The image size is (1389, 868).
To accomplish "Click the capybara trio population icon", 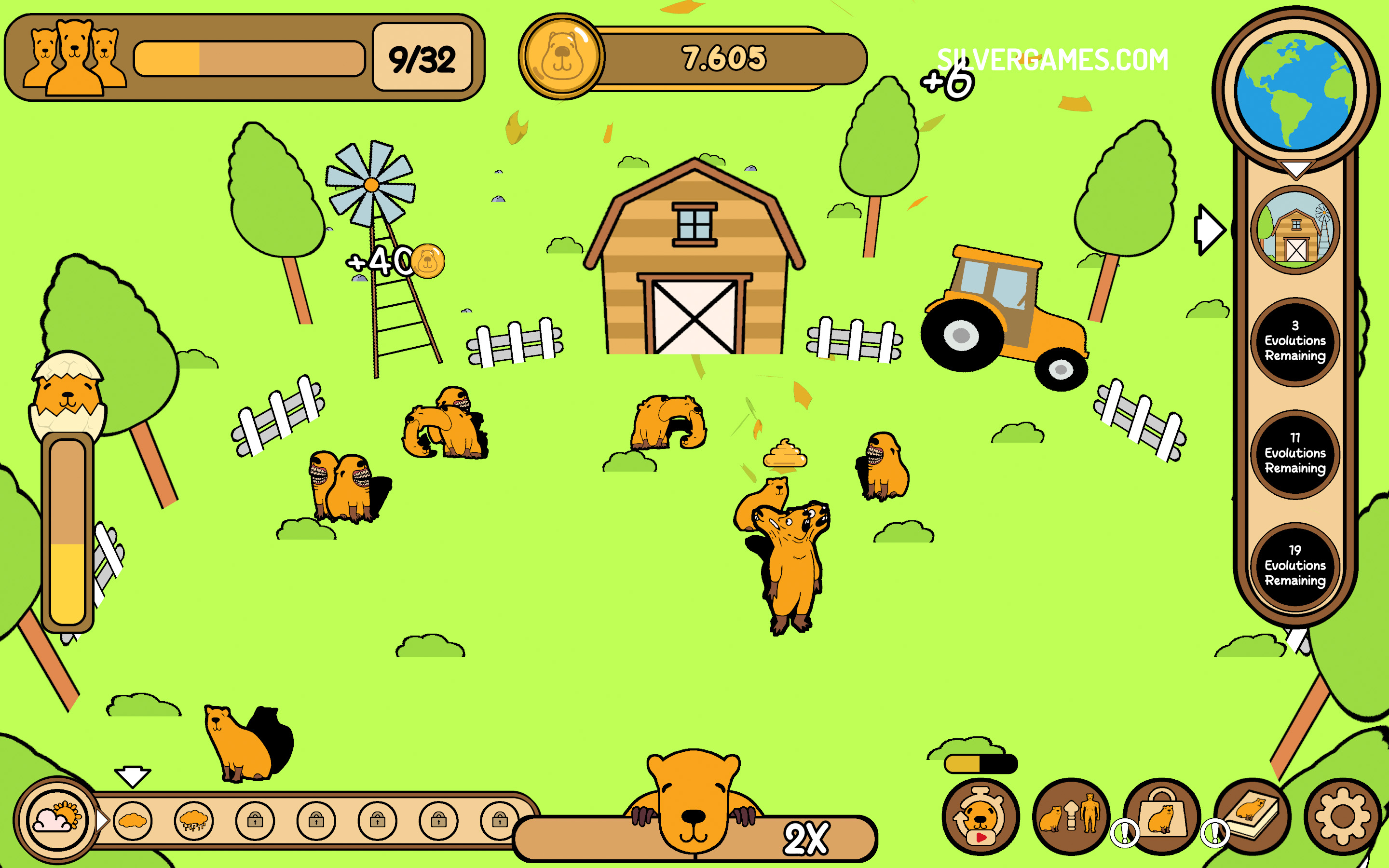I will coord(75,57).
